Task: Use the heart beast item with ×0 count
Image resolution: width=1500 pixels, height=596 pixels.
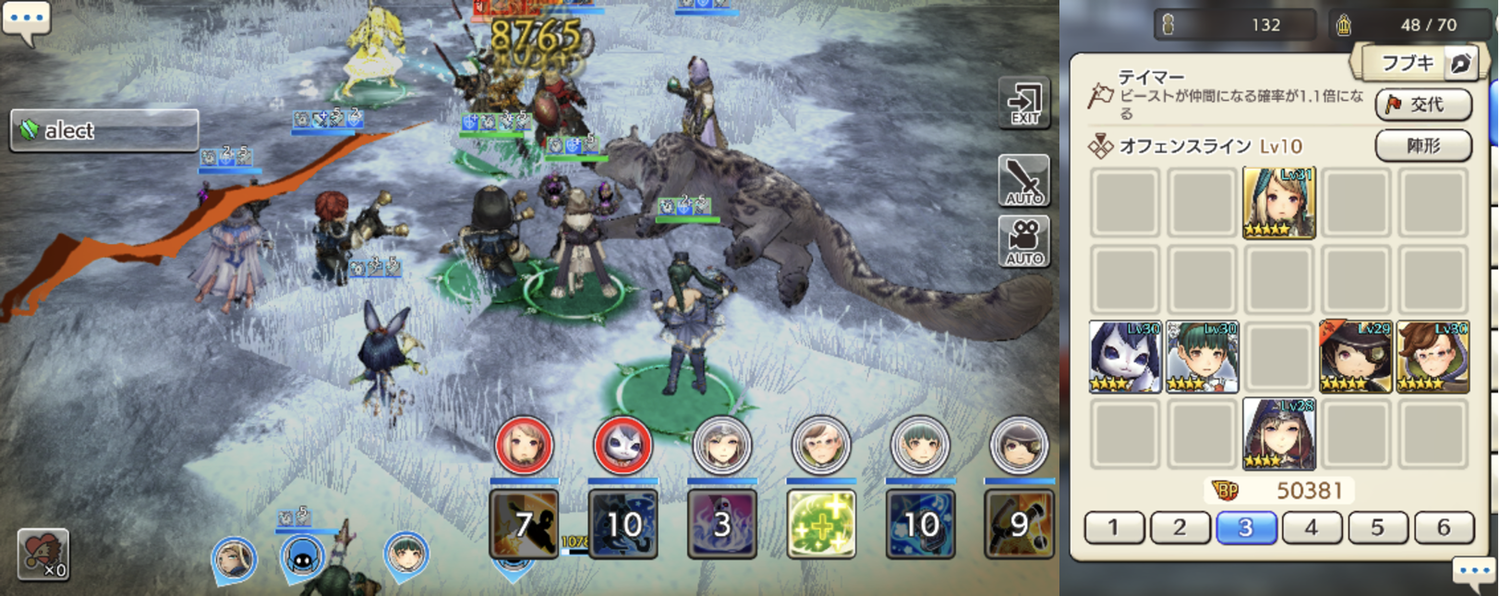Action: (43, 554)
